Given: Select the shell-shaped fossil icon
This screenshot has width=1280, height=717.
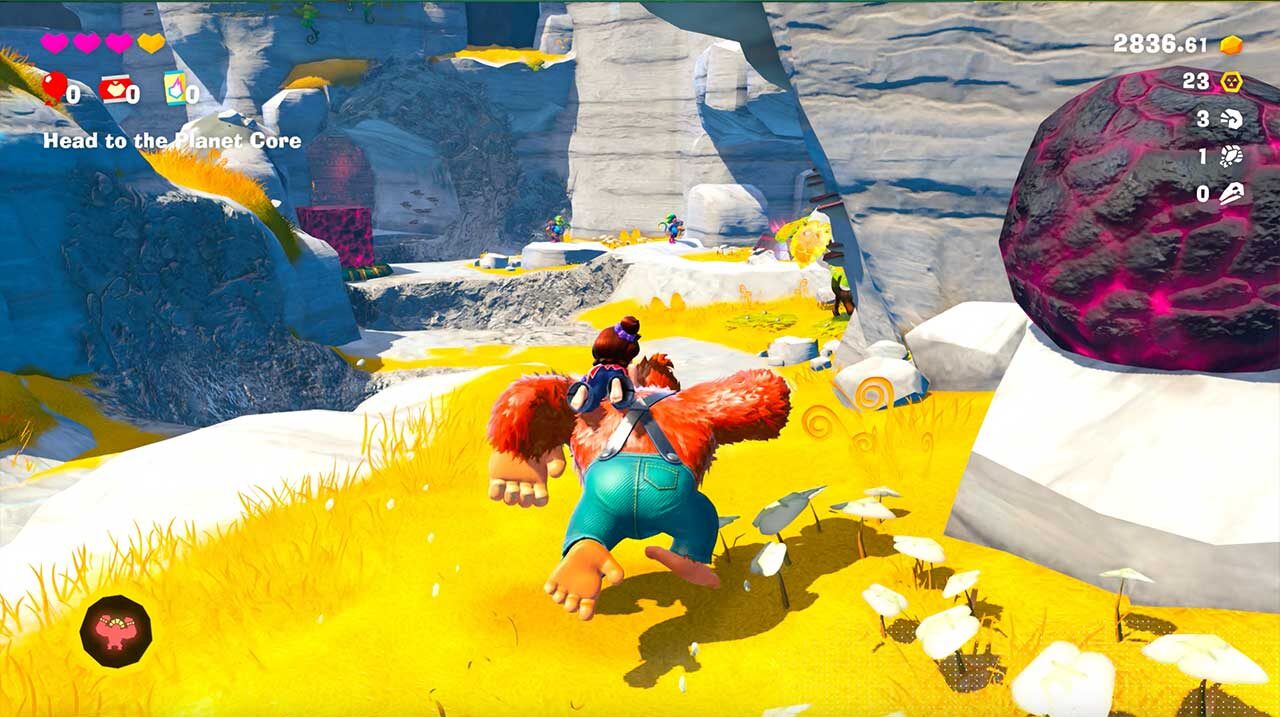Looking at the screenshot, I should coord(1231,120).
